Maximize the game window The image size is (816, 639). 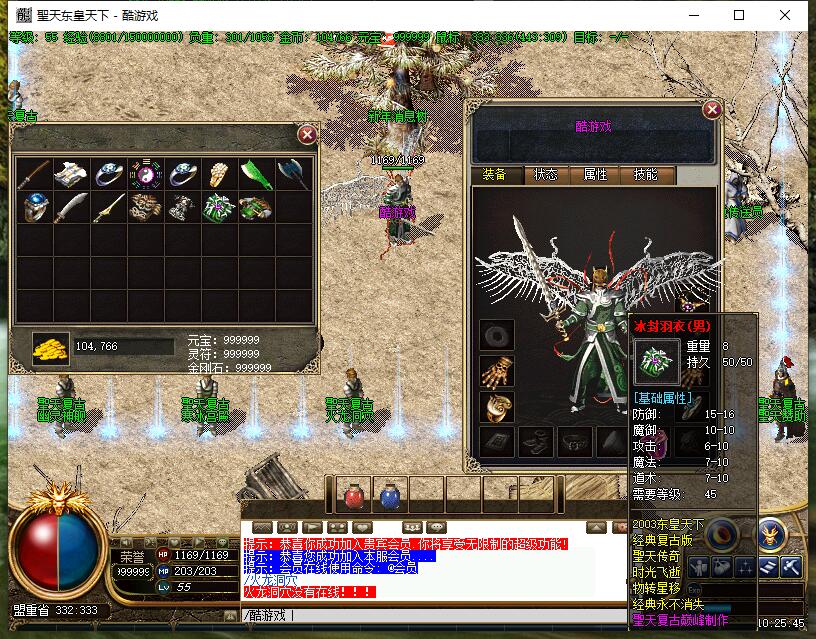(739, 15)
